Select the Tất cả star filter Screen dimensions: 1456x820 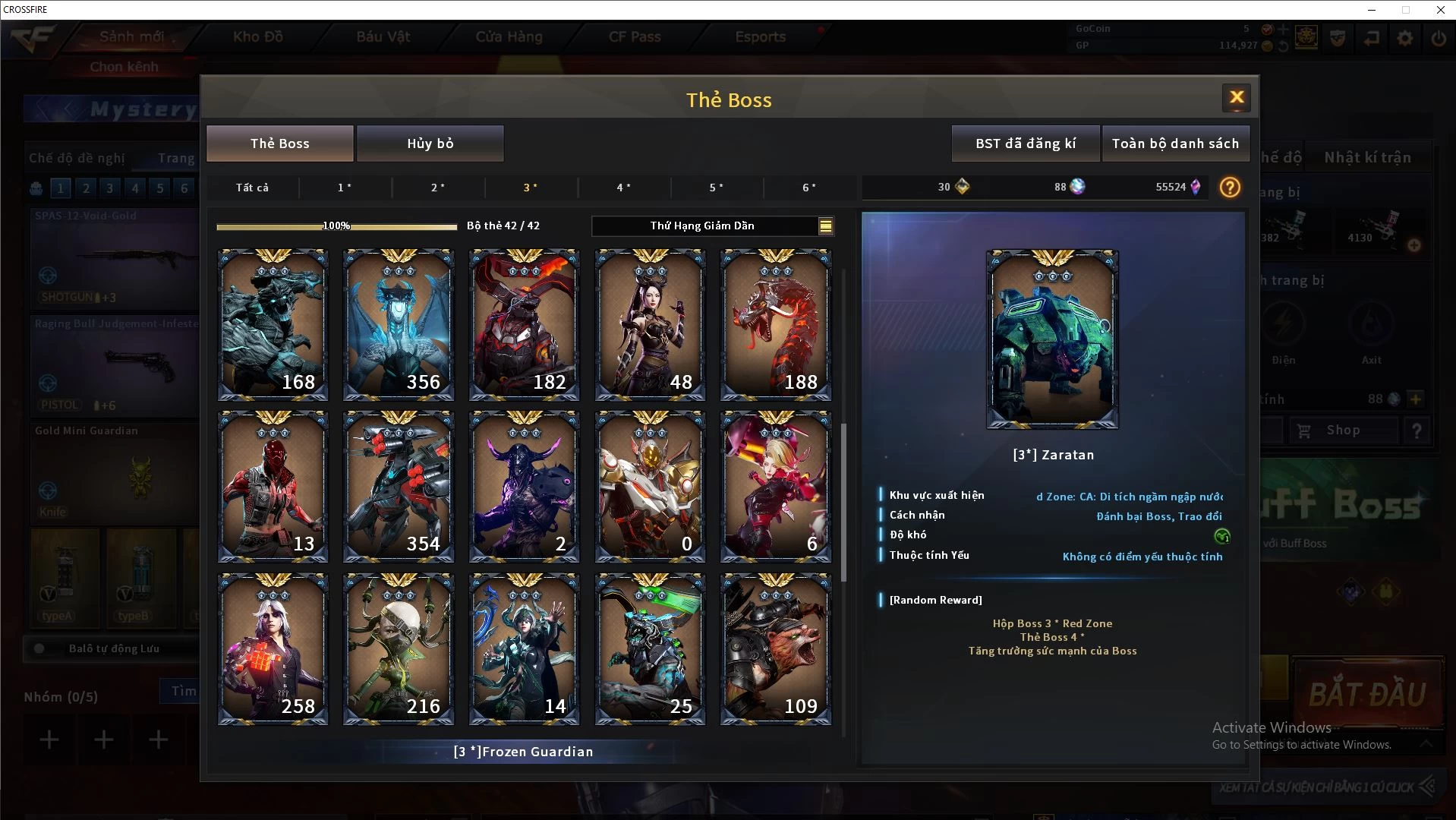pos(252,188)
